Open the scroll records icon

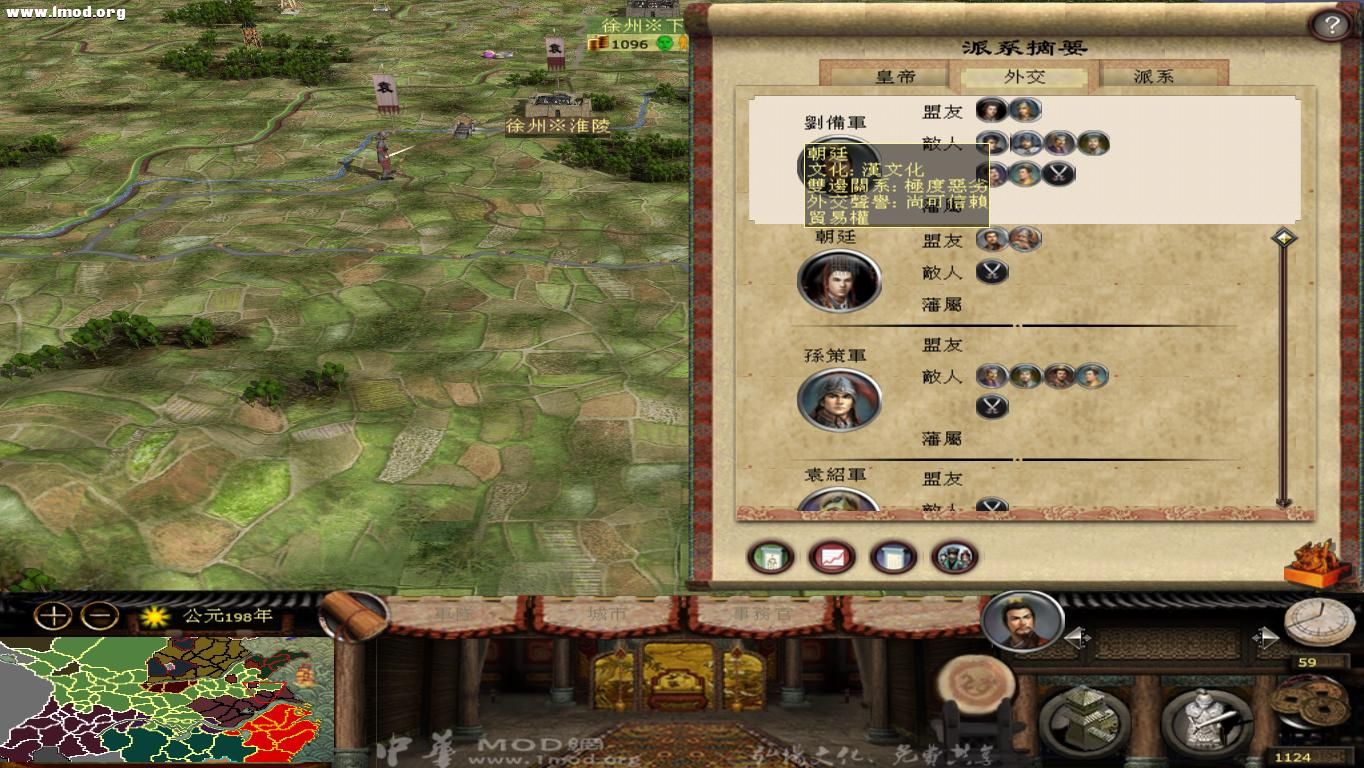tap(892, 557)
